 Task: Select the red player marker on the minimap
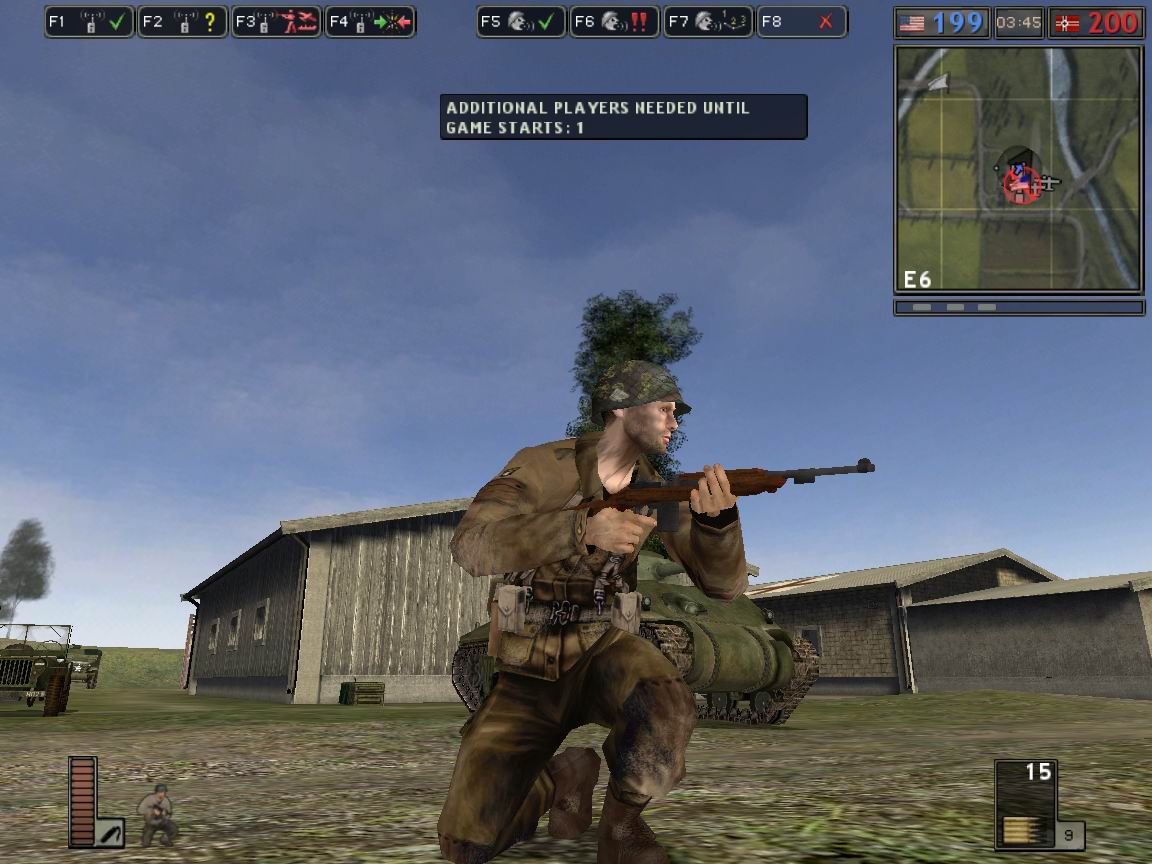[x=1020, y=184]
